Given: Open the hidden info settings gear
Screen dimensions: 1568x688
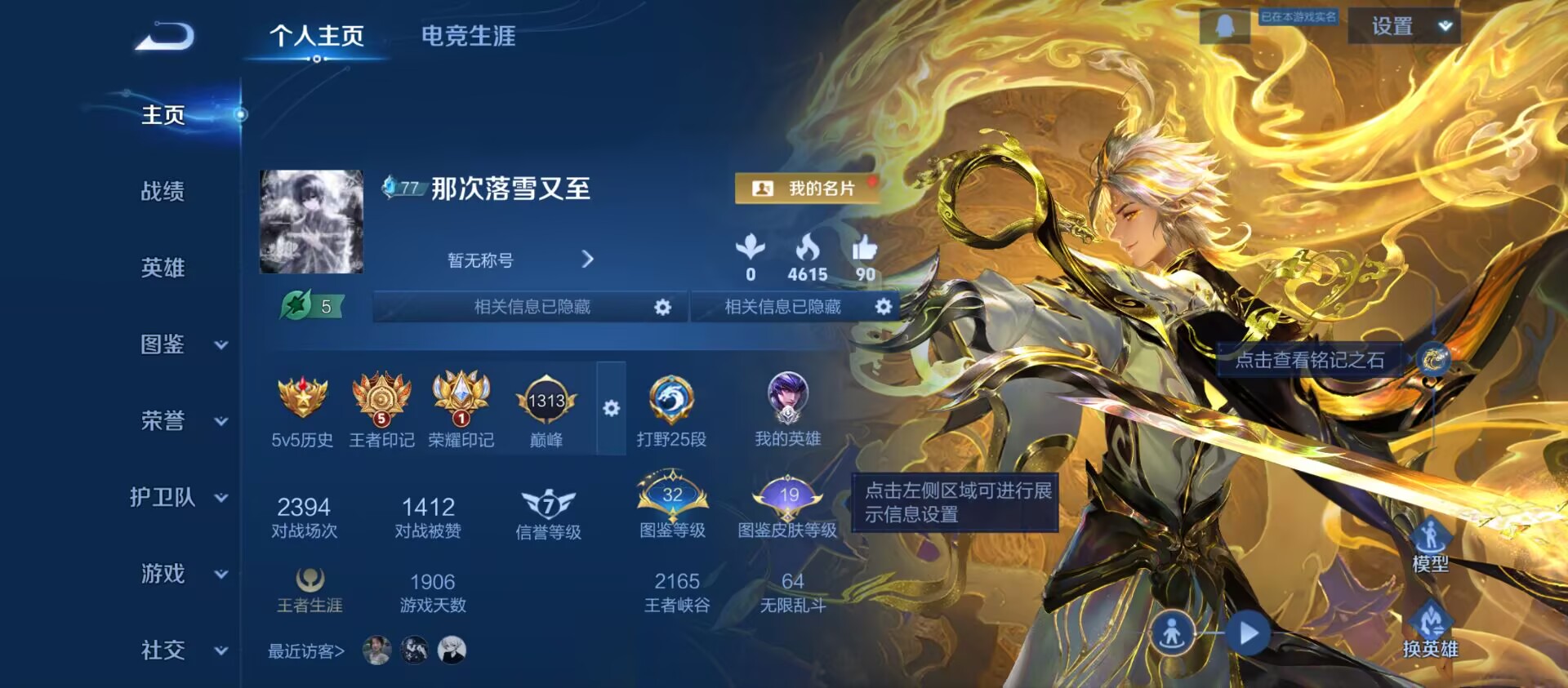Looking at the screenshot, I should (x=663, y=308).
